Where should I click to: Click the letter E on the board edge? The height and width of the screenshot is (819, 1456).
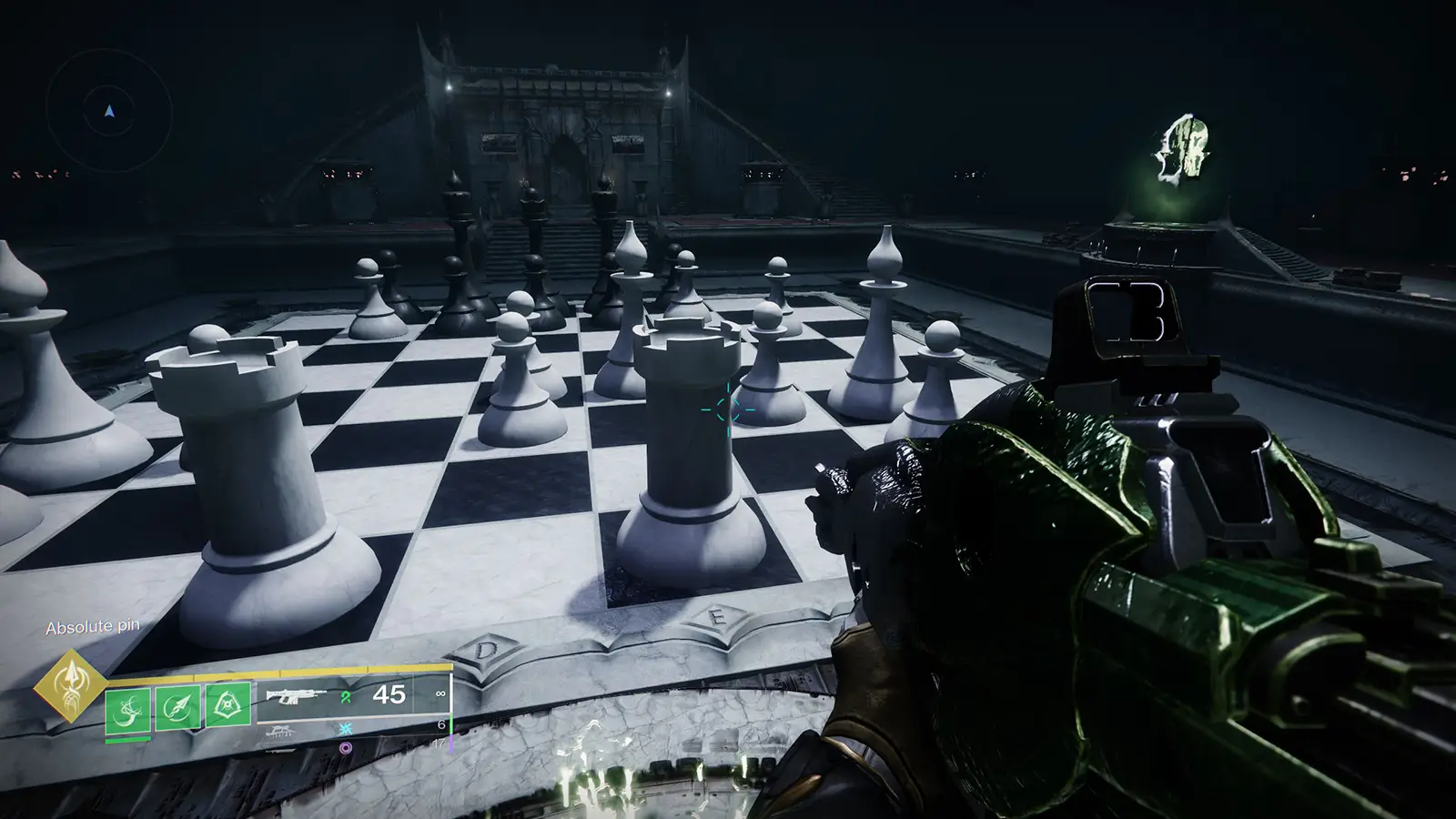tap(718, 616)
